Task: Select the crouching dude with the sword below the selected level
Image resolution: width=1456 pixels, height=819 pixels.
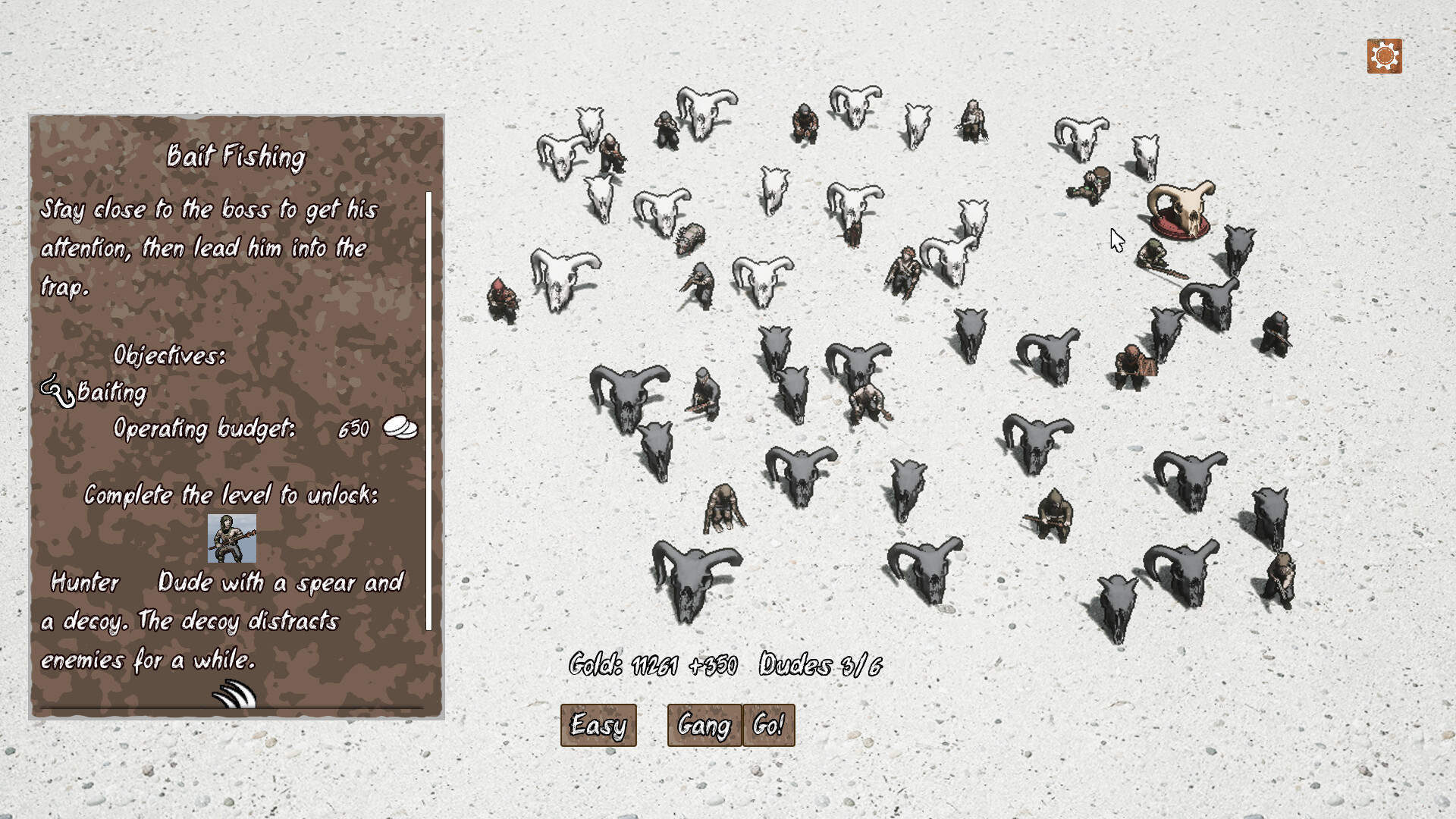Action: (1153, 252)
